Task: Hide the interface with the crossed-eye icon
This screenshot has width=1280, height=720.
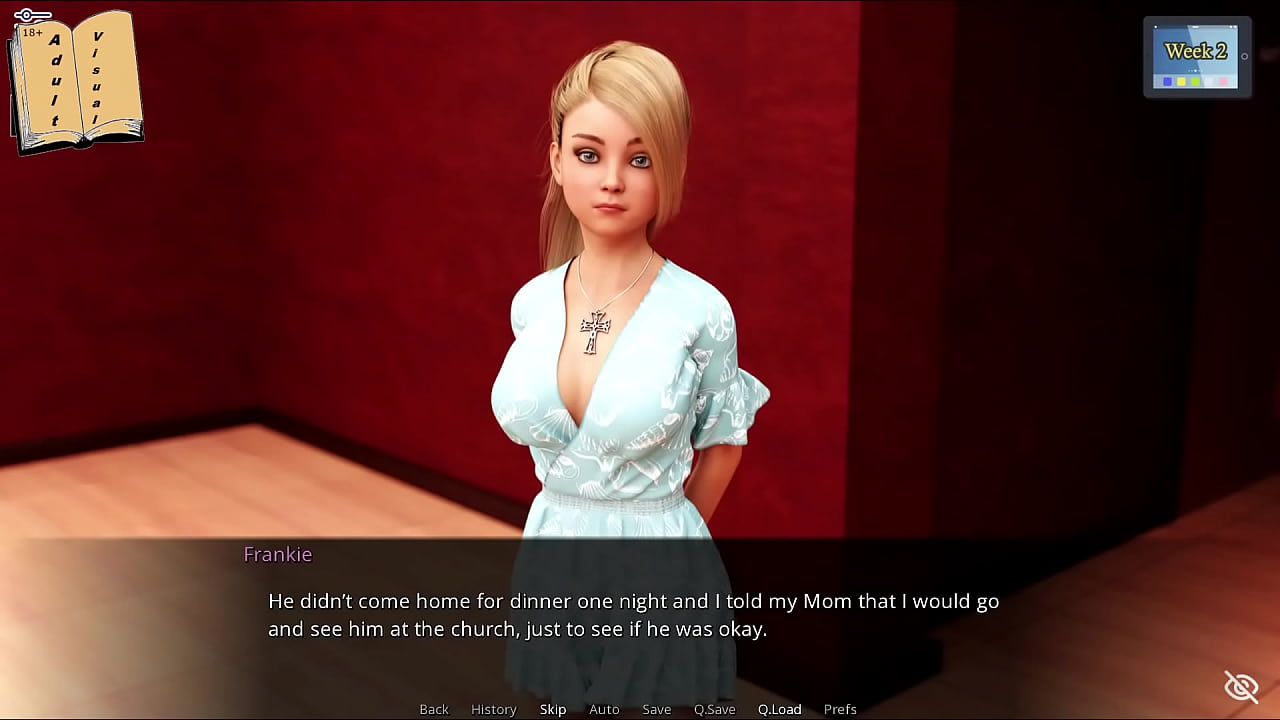Action: click(1241, 687)
